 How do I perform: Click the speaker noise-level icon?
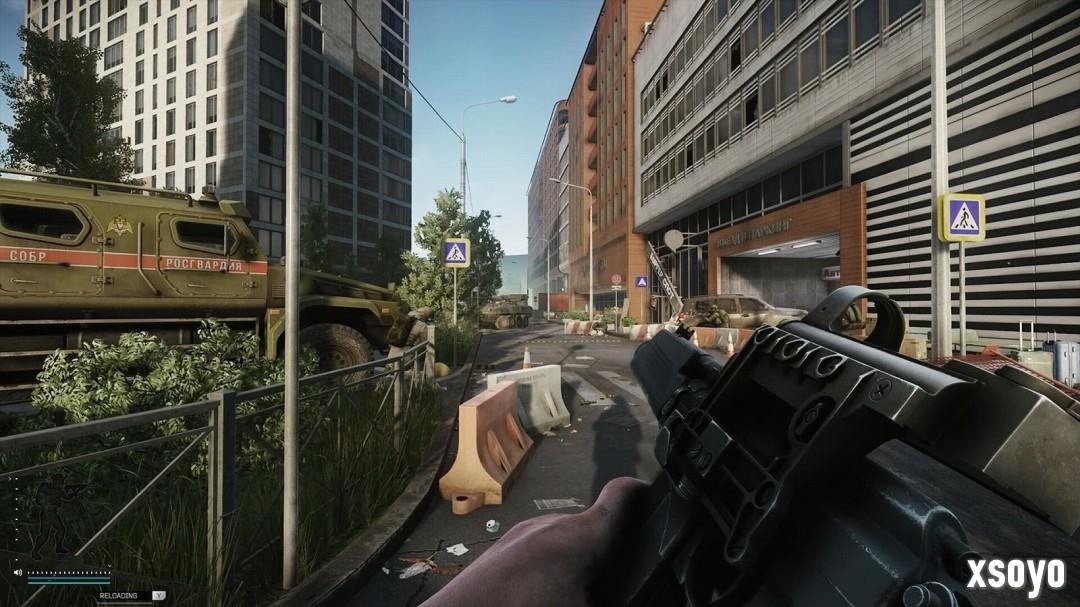tap(18, 573)
